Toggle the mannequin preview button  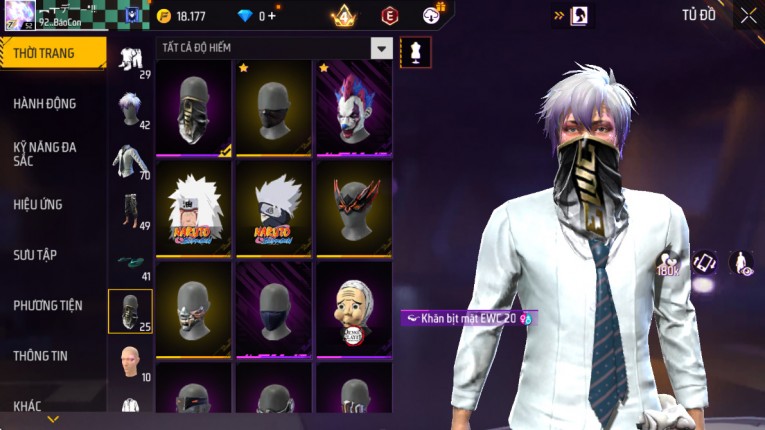coord(415,51)
